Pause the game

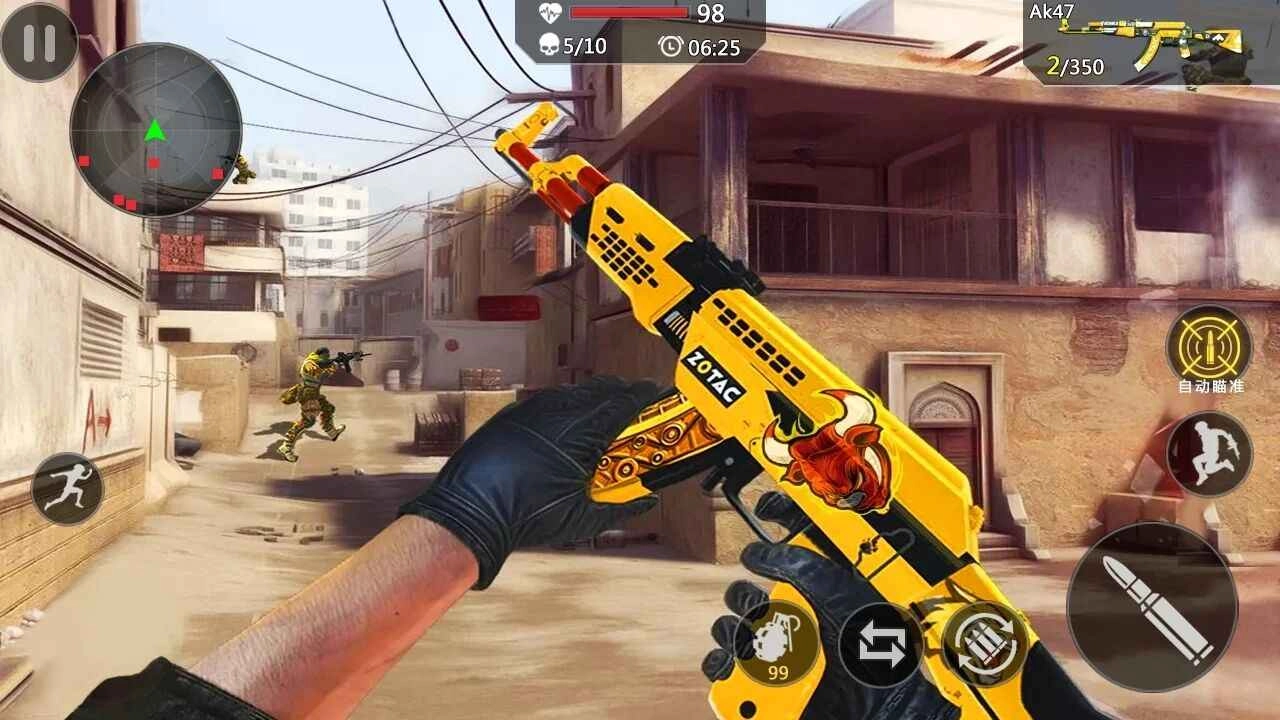click(x=41, y=44)
